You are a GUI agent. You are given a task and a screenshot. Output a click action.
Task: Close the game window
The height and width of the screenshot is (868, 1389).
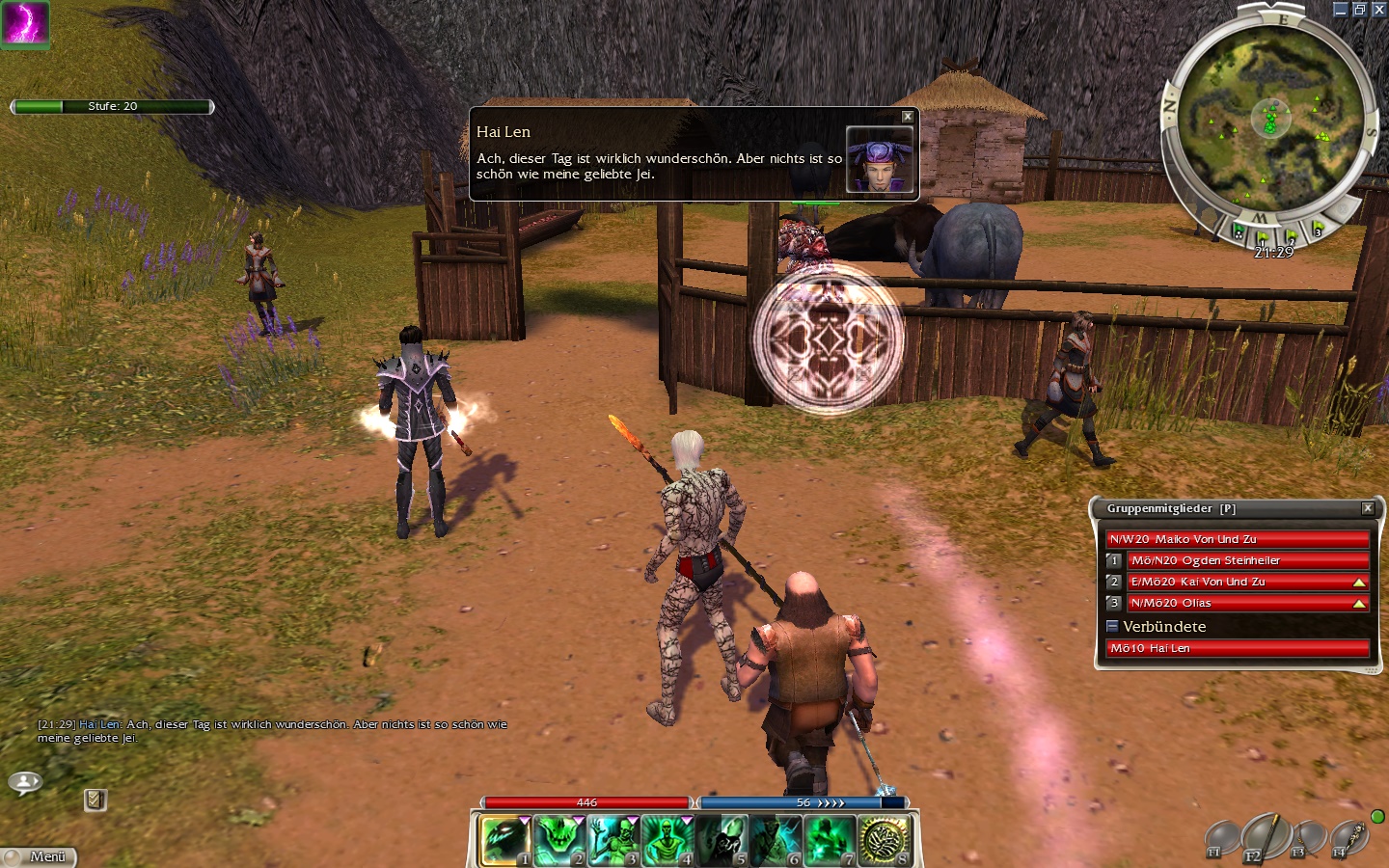pyautogui.click(x=1378, y=10)
